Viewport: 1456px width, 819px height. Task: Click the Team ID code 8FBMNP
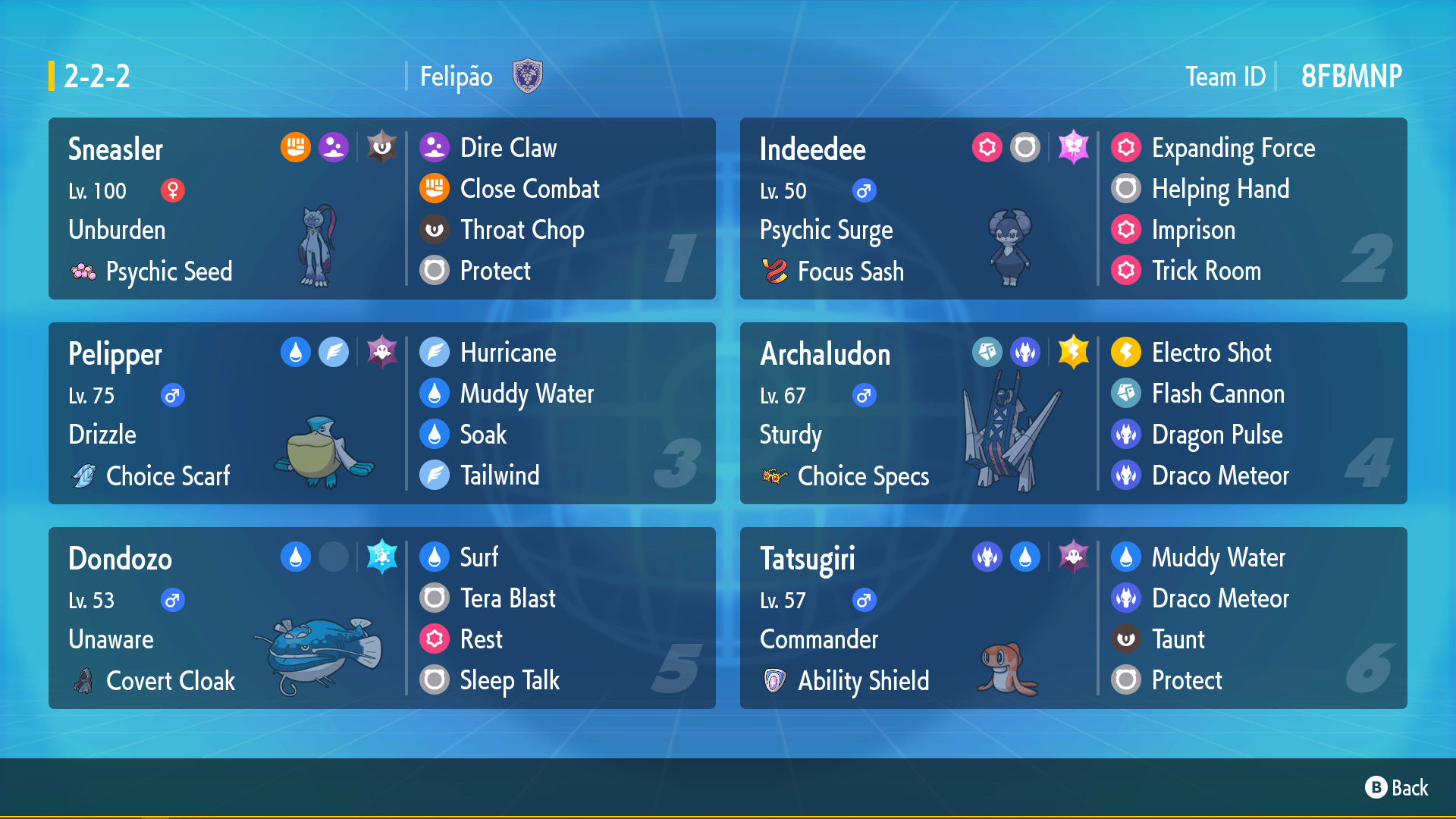tap(1351, 77)
